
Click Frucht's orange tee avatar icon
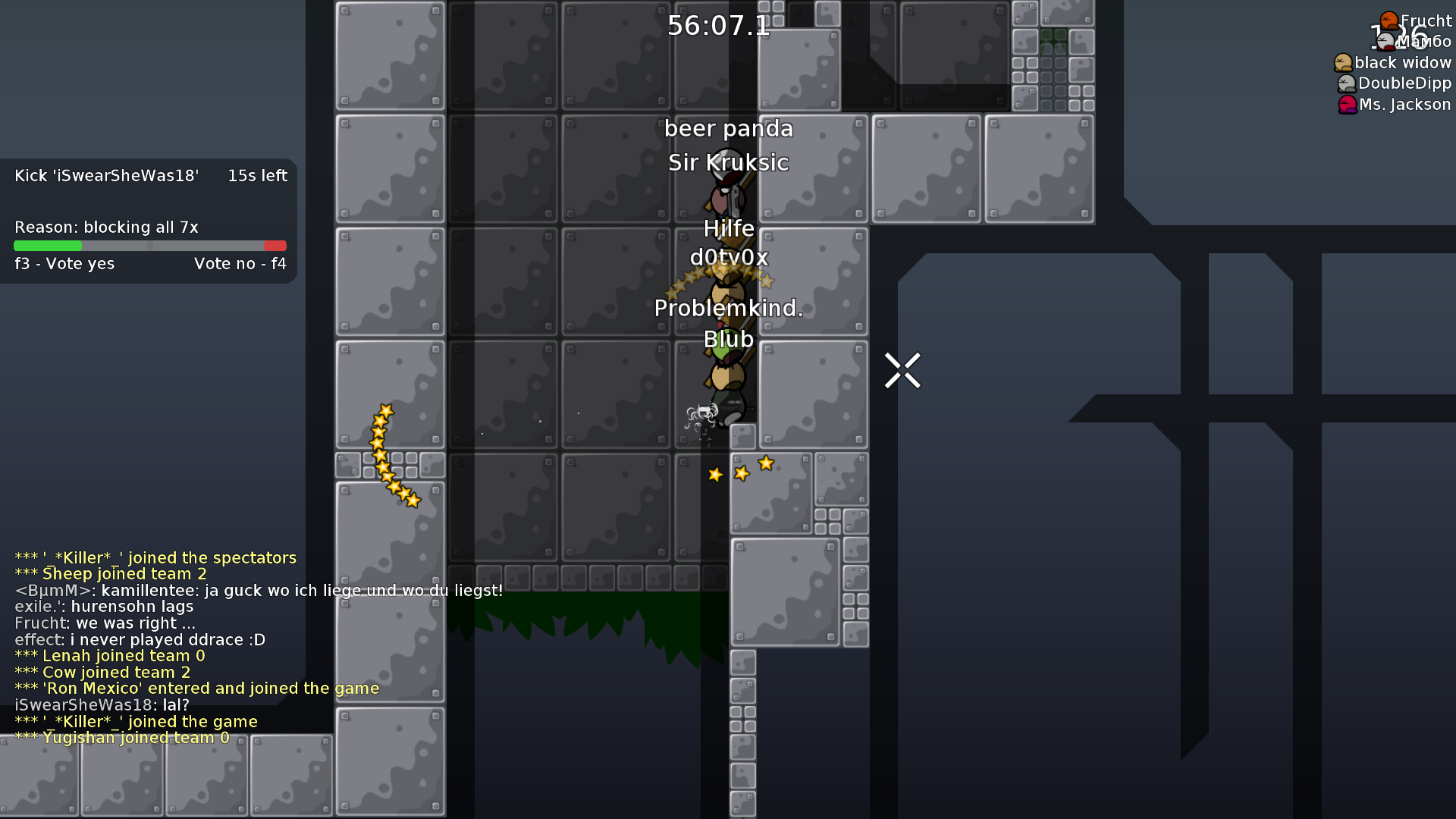point(1388,19)
